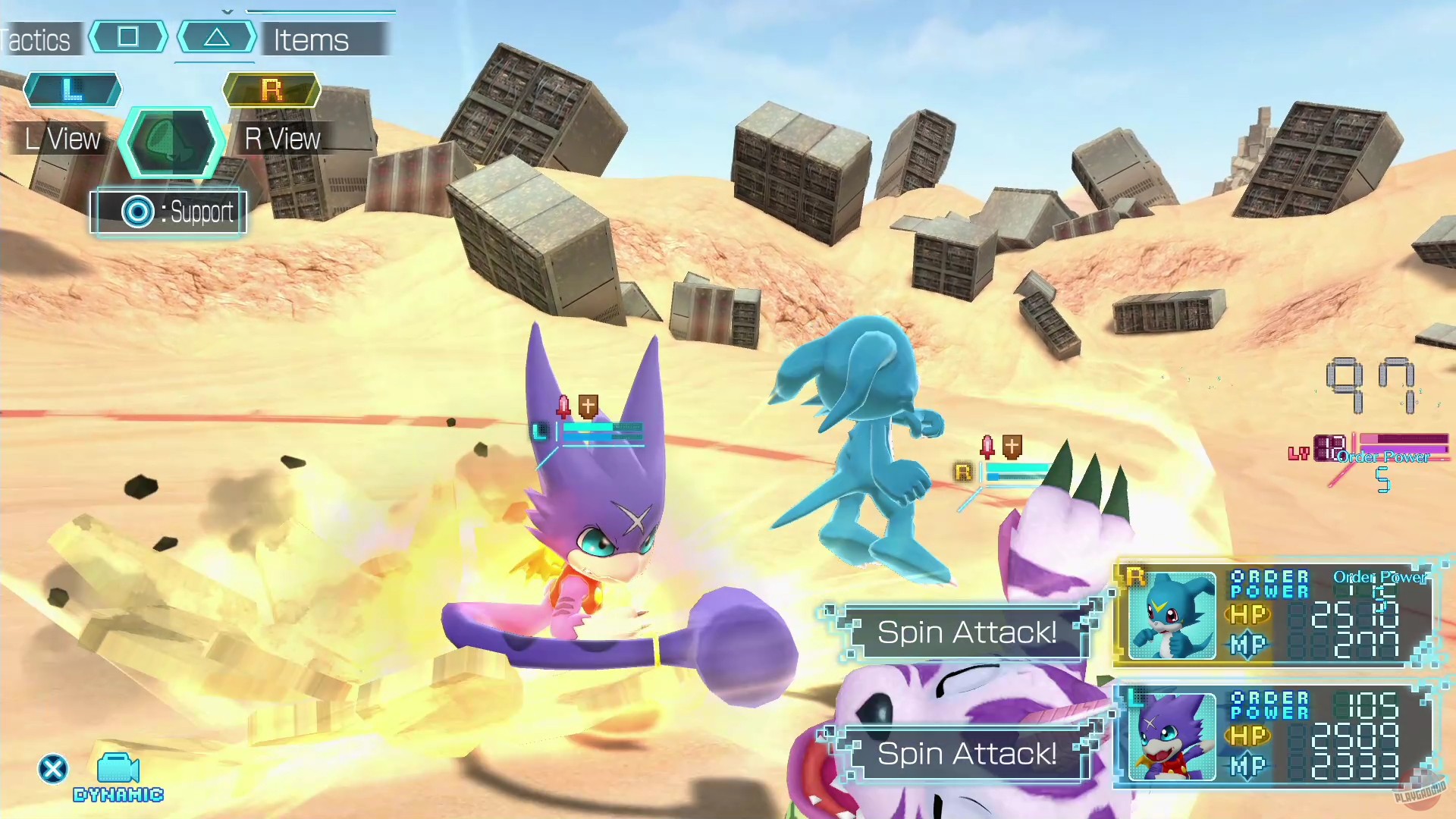Open the Tactics menu

[34, 39]
